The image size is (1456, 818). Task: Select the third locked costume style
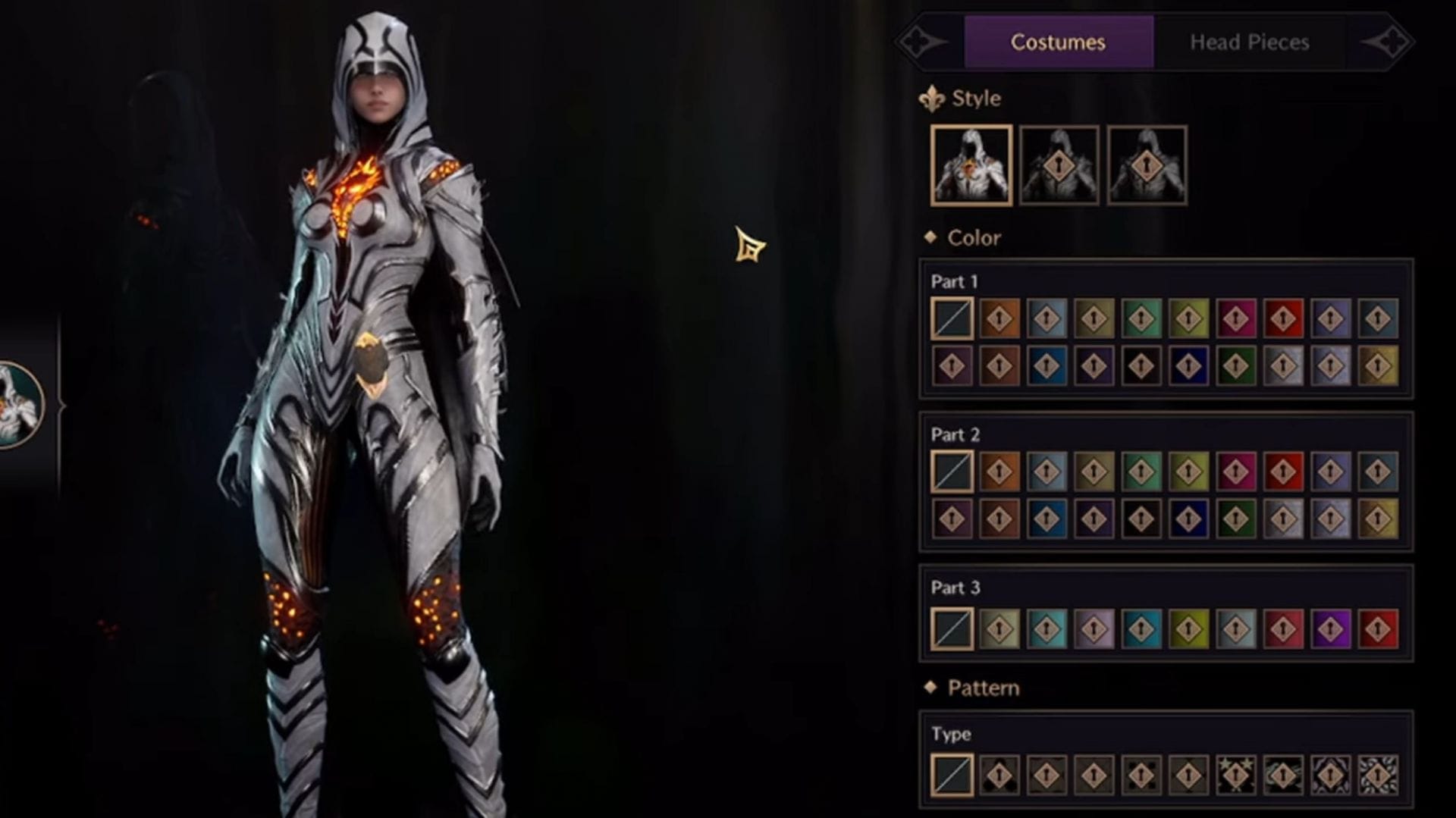pyautogui.click(x=1146, y=164)
